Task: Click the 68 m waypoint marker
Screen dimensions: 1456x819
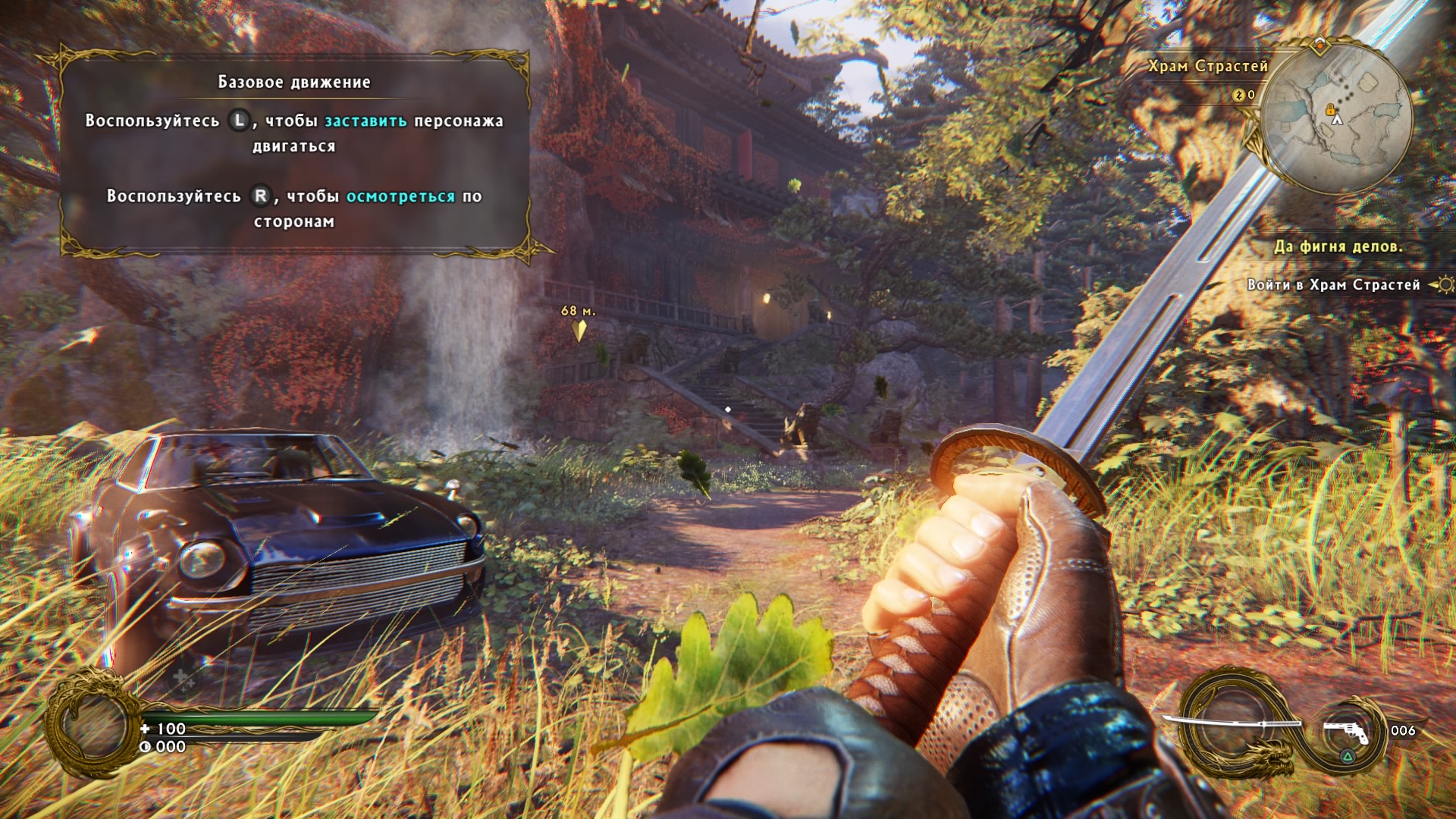Action: 580,330
